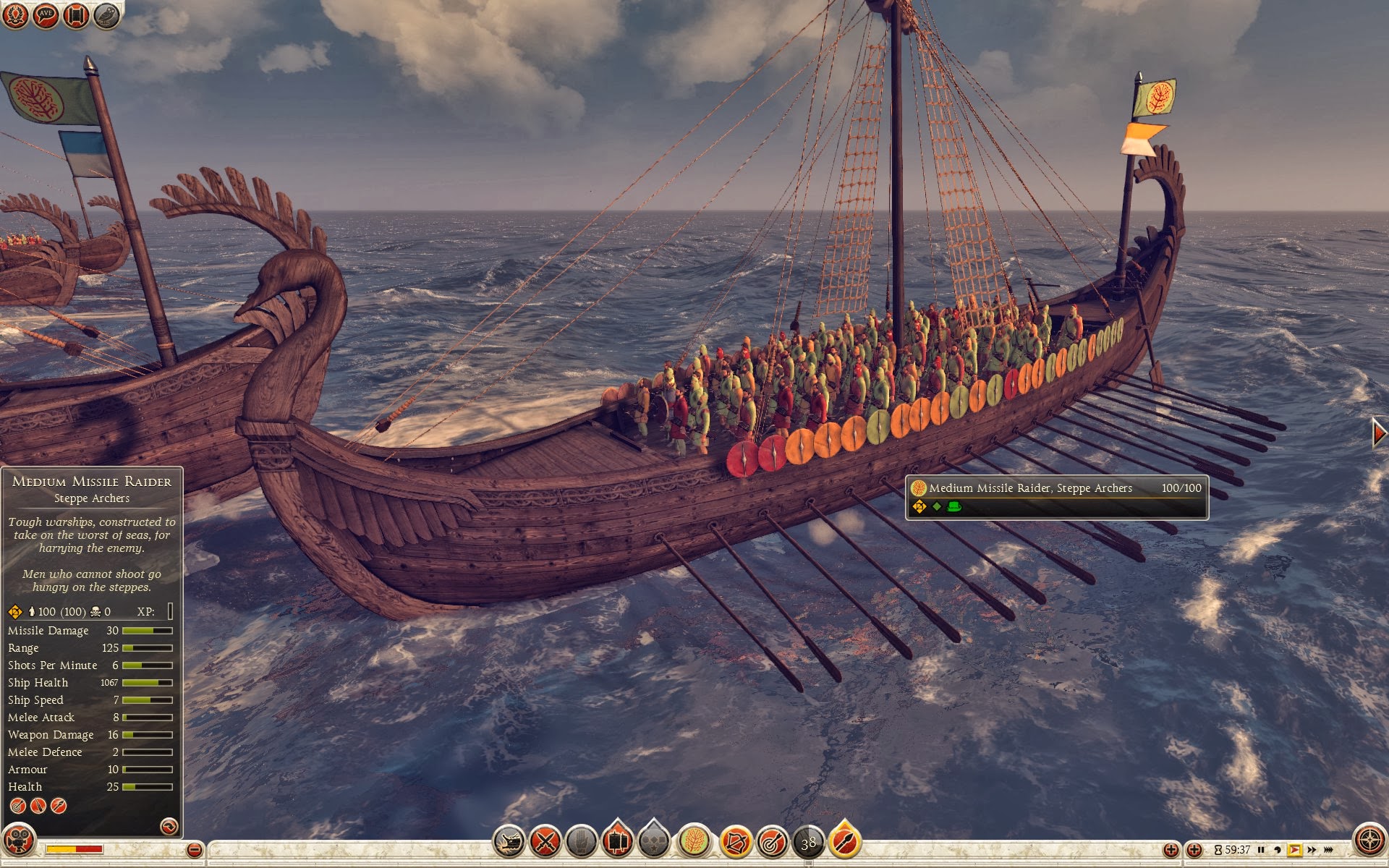Open the AVE chat bubble
Viewport: 1389px width, 868px height.
tap(46, 16)
